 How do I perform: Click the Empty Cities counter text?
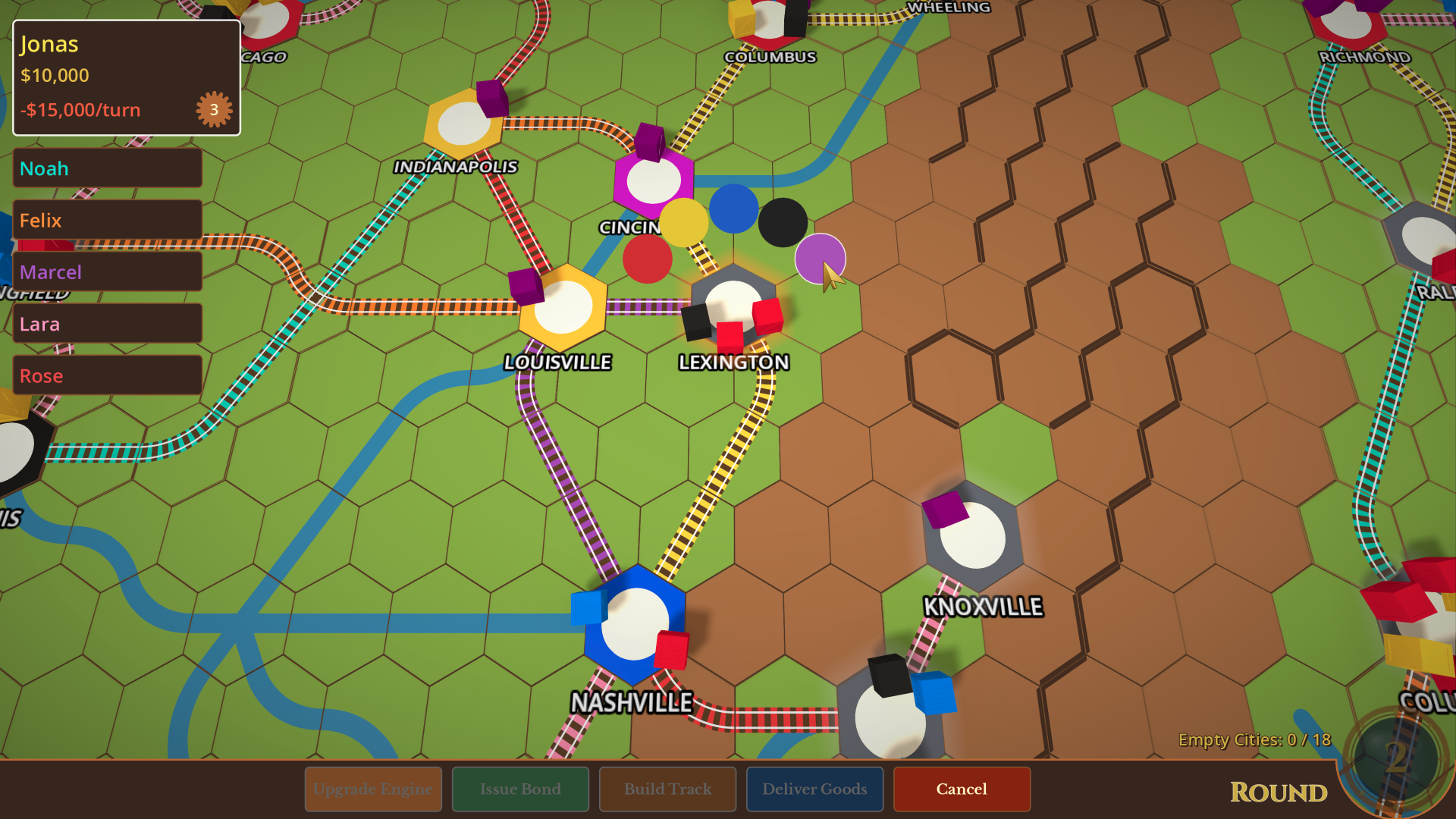1255,739
